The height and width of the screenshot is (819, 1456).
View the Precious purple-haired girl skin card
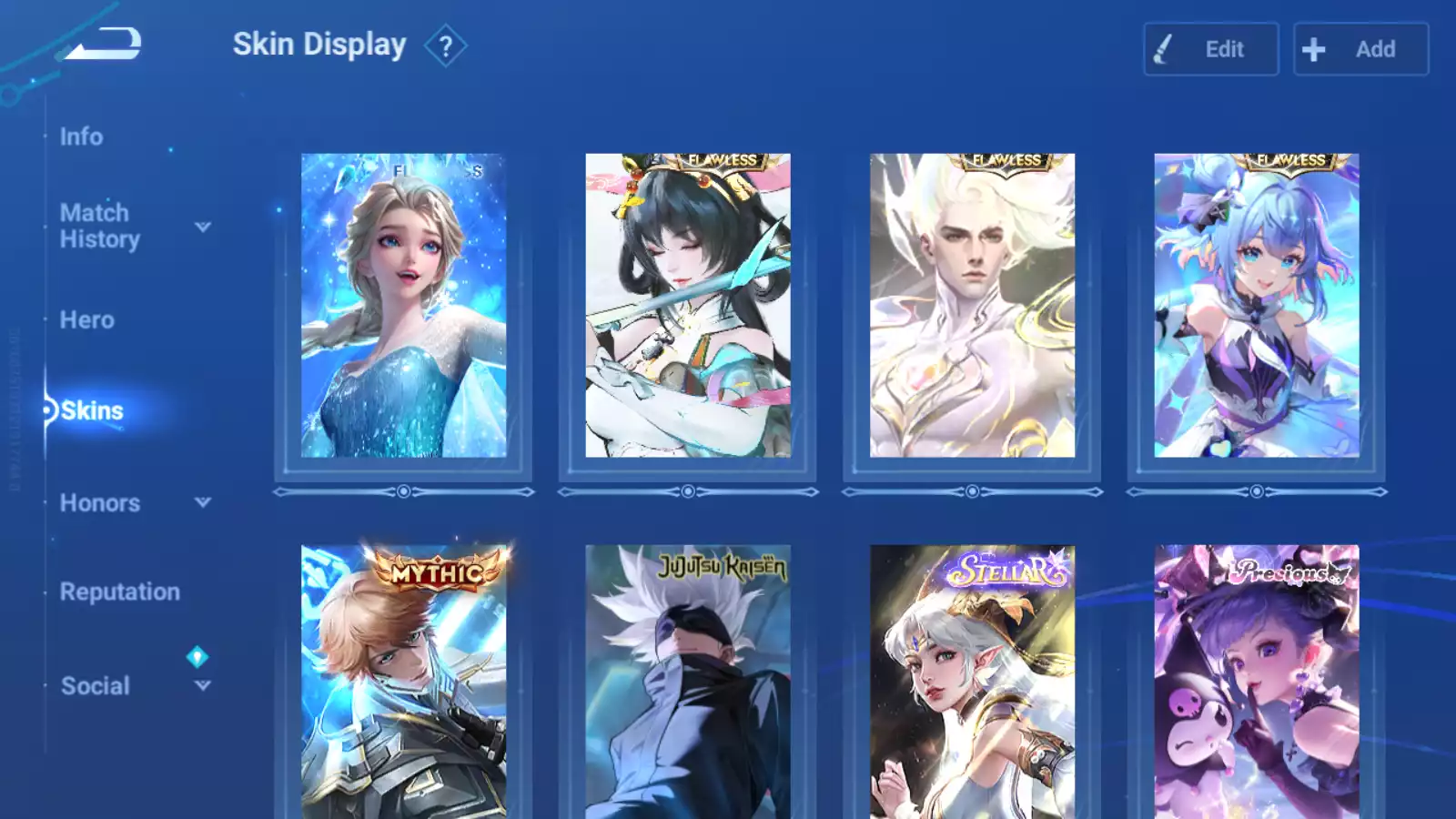coord(1257,682)
